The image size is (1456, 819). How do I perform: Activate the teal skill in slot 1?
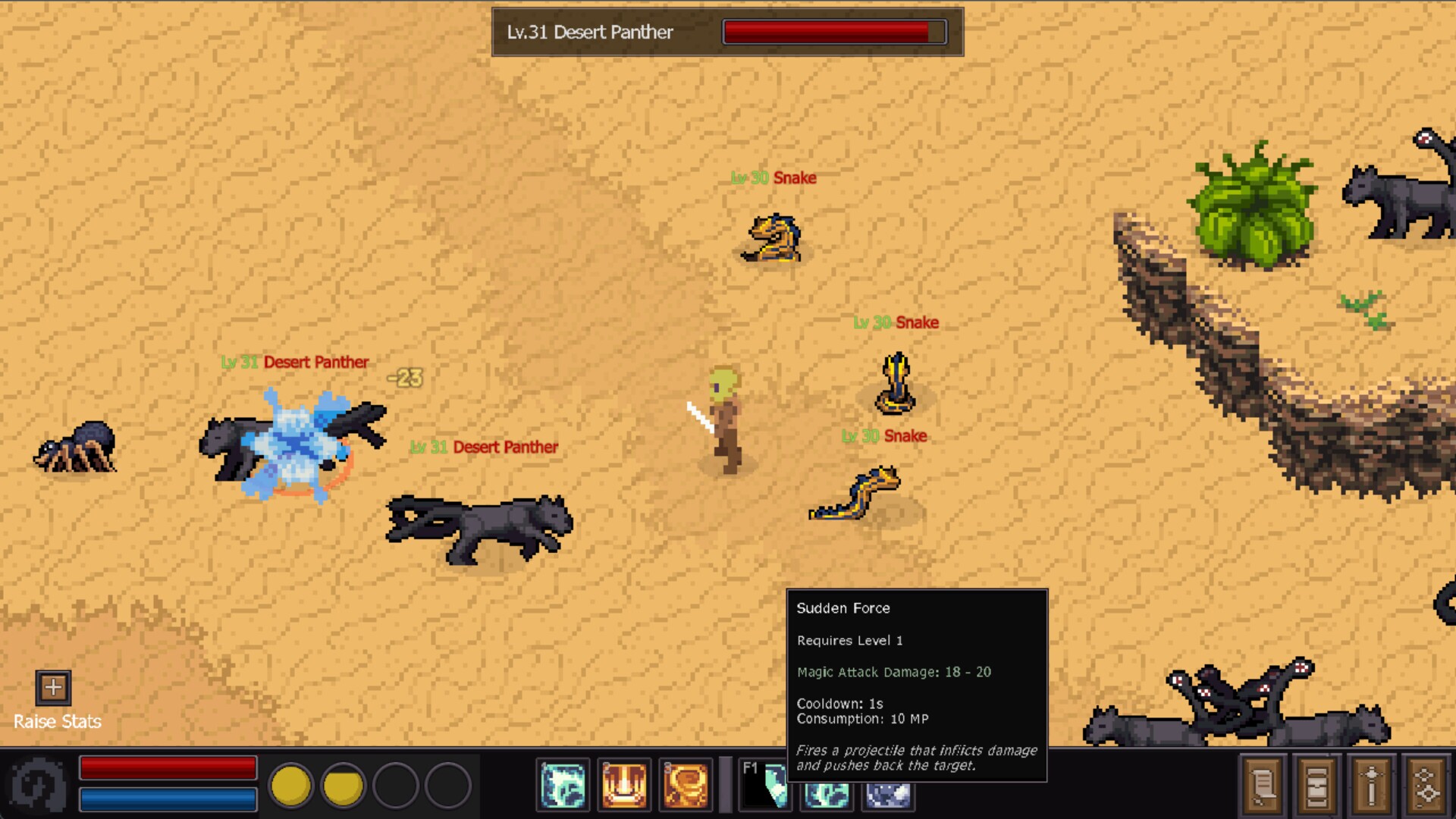[563, 785]
